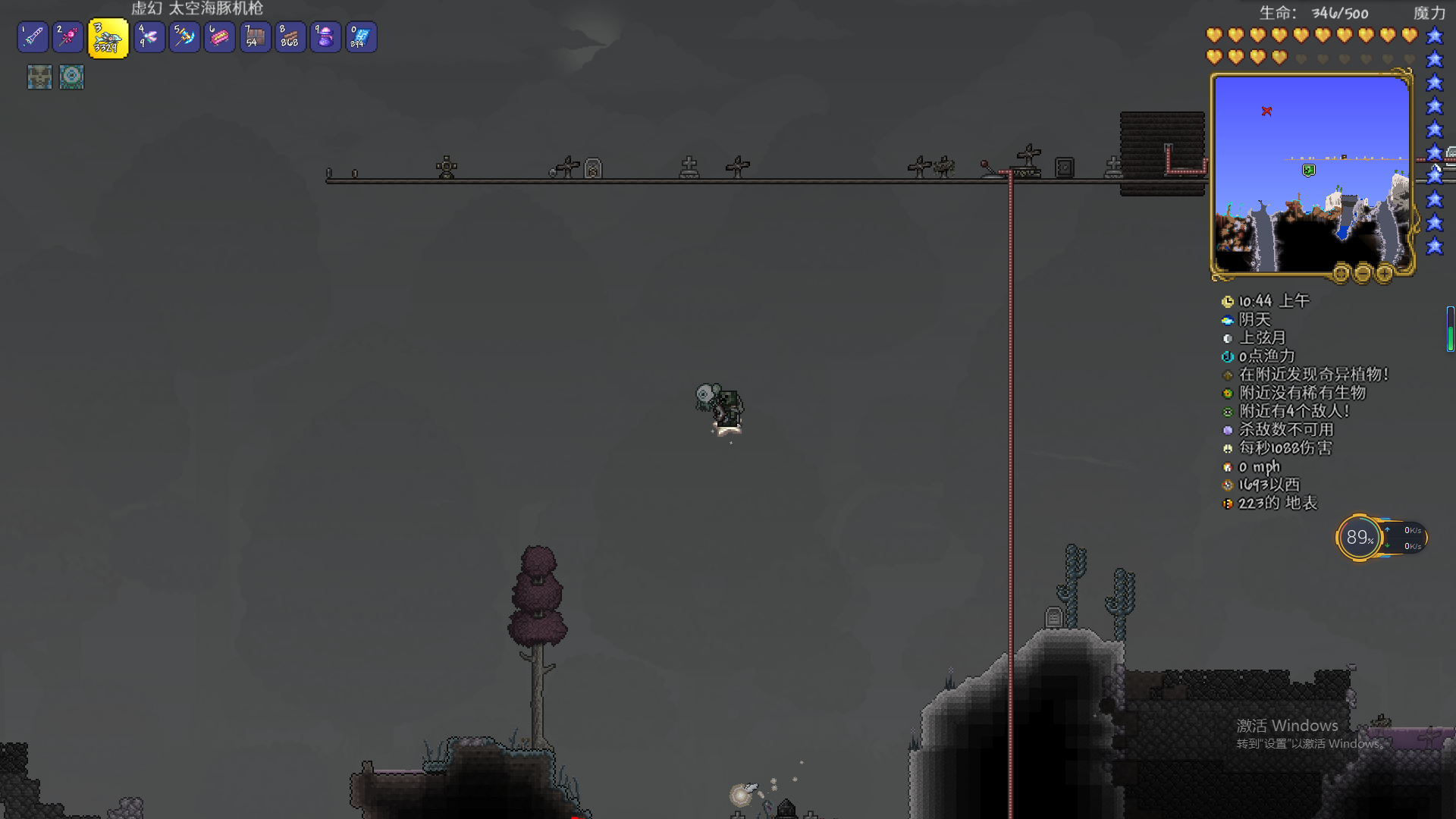Click the minimap display
1456x819 pixels.
(x=1311, y=174)
